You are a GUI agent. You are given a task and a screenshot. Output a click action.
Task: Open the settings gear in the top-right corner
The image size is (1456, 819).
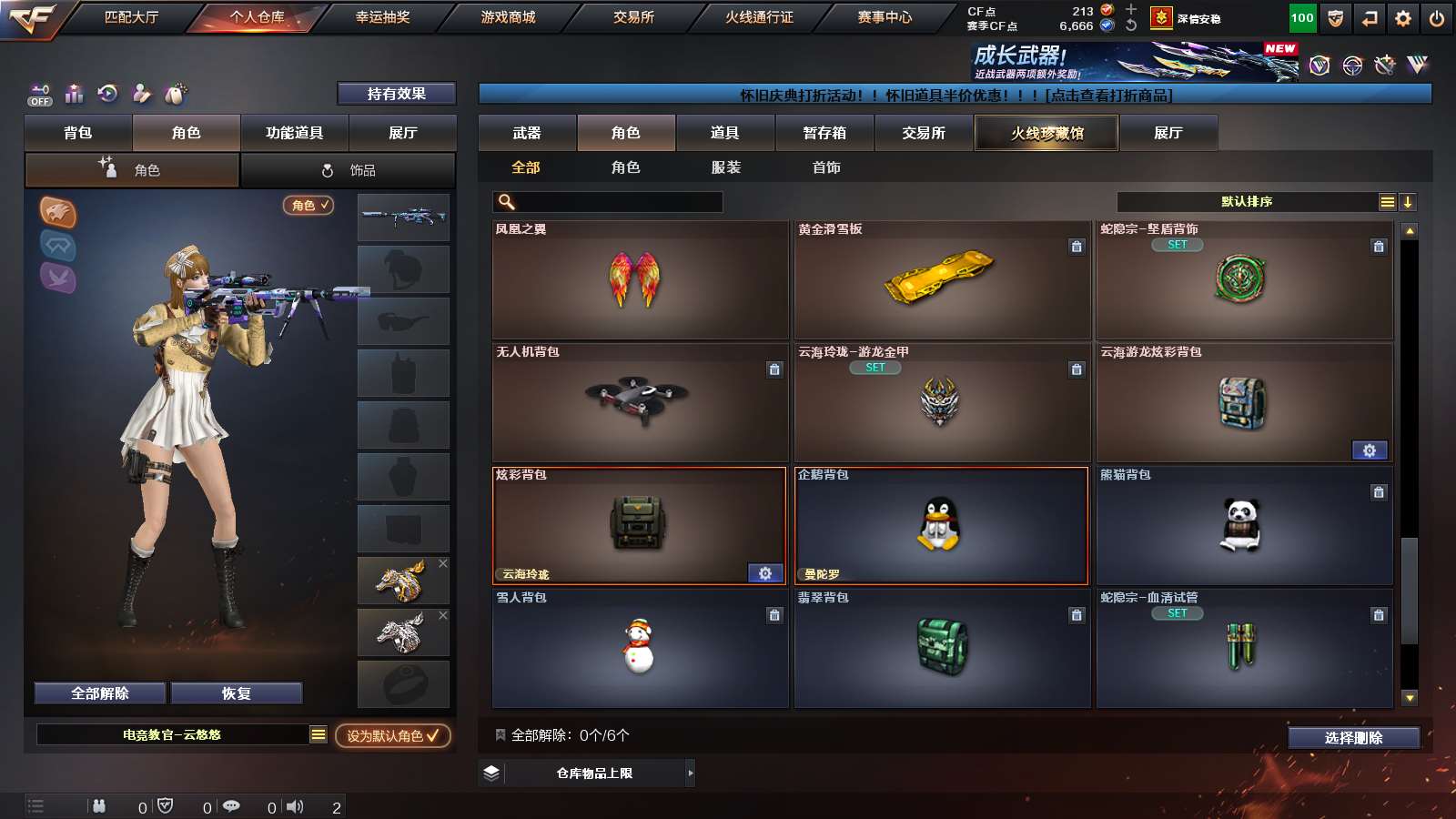tap(1402, 17)
